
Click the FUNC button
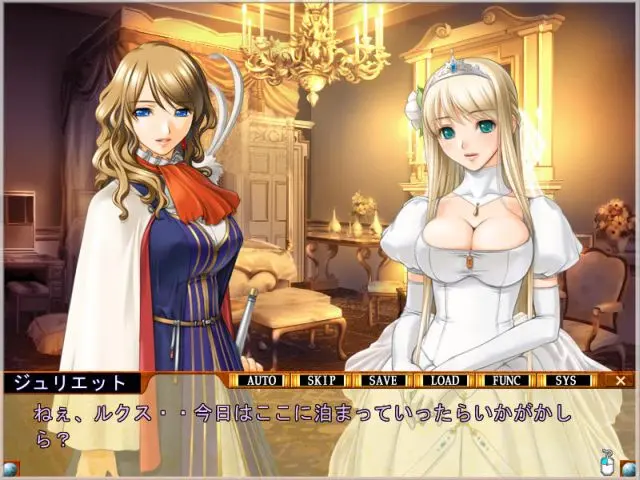click(x=505, y=381)
